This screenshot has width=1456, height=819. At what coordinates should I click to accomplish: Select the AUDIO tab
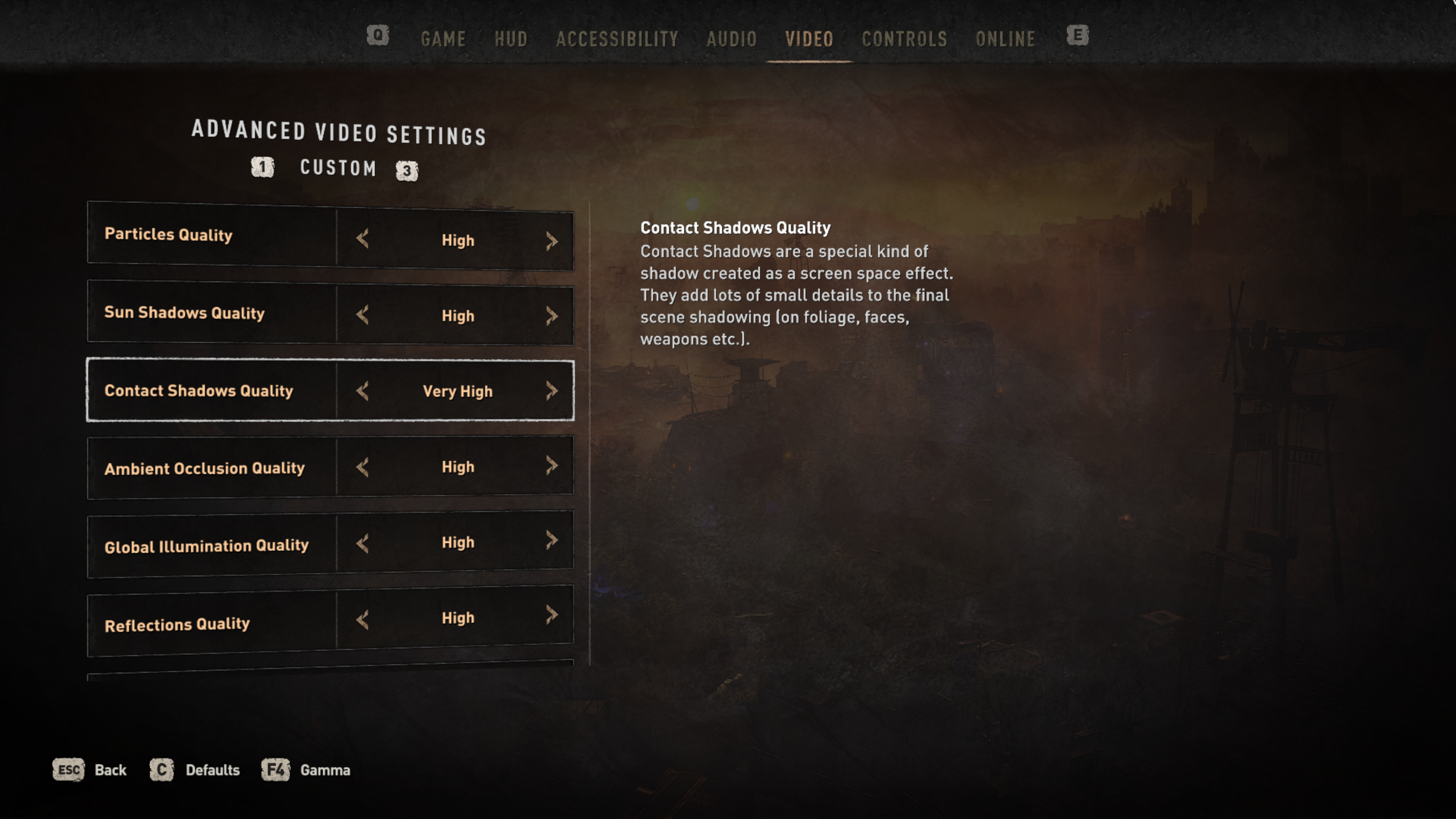point(731,39)
